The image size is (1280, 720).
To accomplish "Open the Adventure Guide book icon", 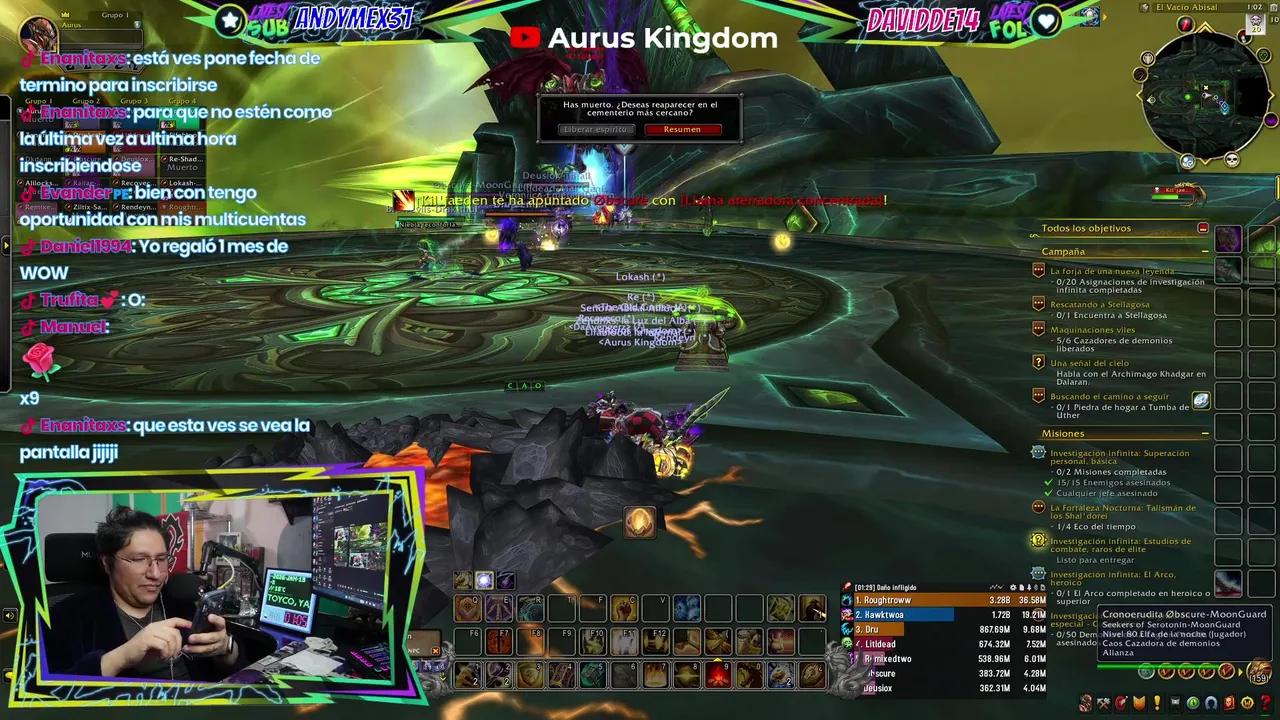I will (1230, 702).
